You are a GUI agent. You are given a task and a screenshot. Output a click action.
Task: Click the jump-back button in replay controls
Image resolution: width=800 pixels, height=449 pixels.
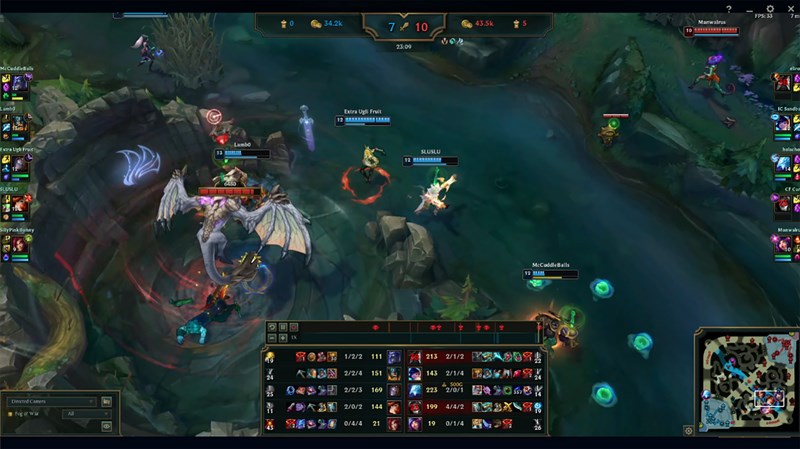[x=271, y=327]
